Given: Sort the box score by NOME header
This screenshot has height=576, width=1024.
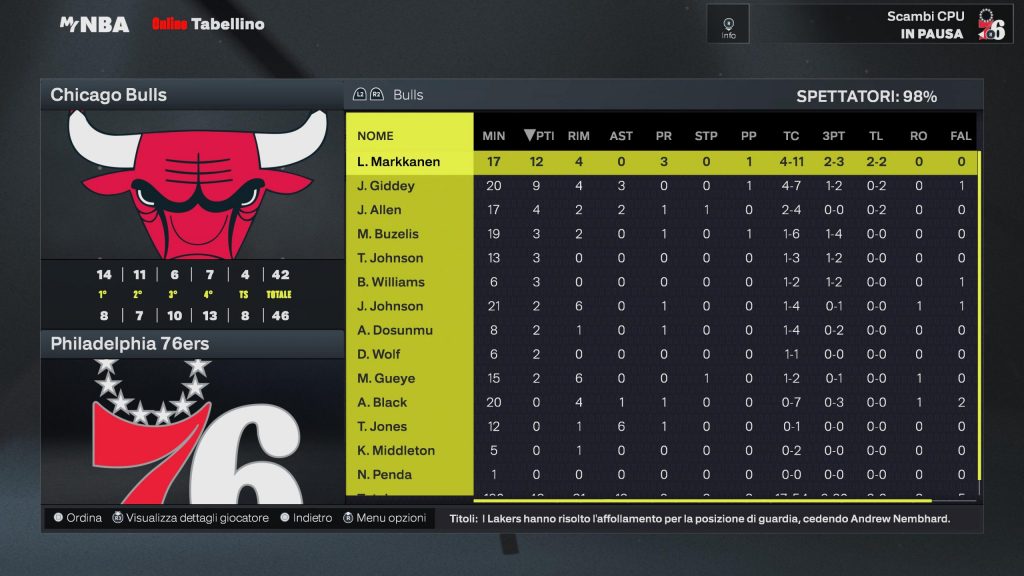Looking at the screenshot, I should pos(376,136).
